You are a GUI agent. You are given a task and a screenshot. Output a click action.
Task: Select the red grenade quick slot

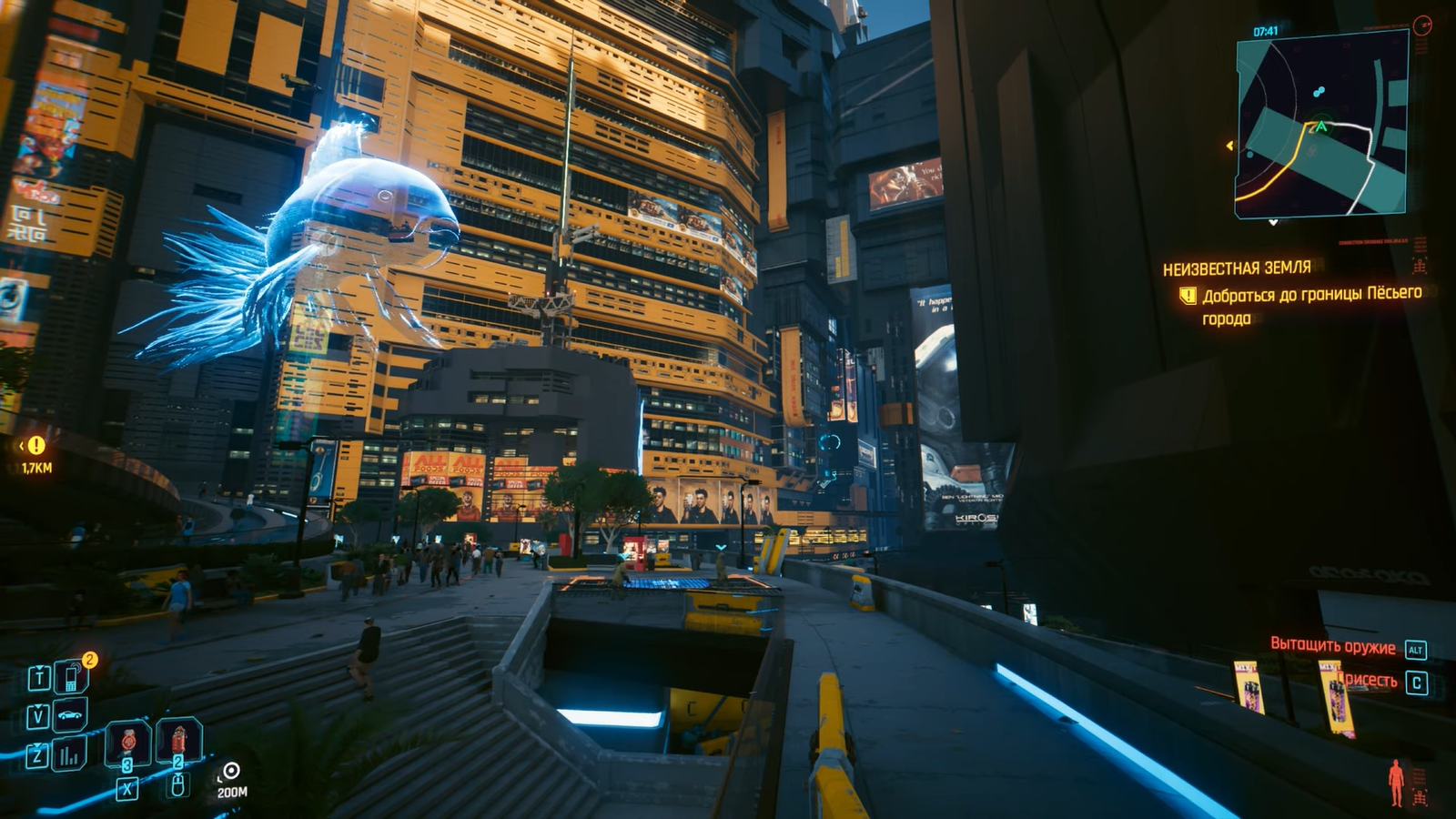coord(178,740)
